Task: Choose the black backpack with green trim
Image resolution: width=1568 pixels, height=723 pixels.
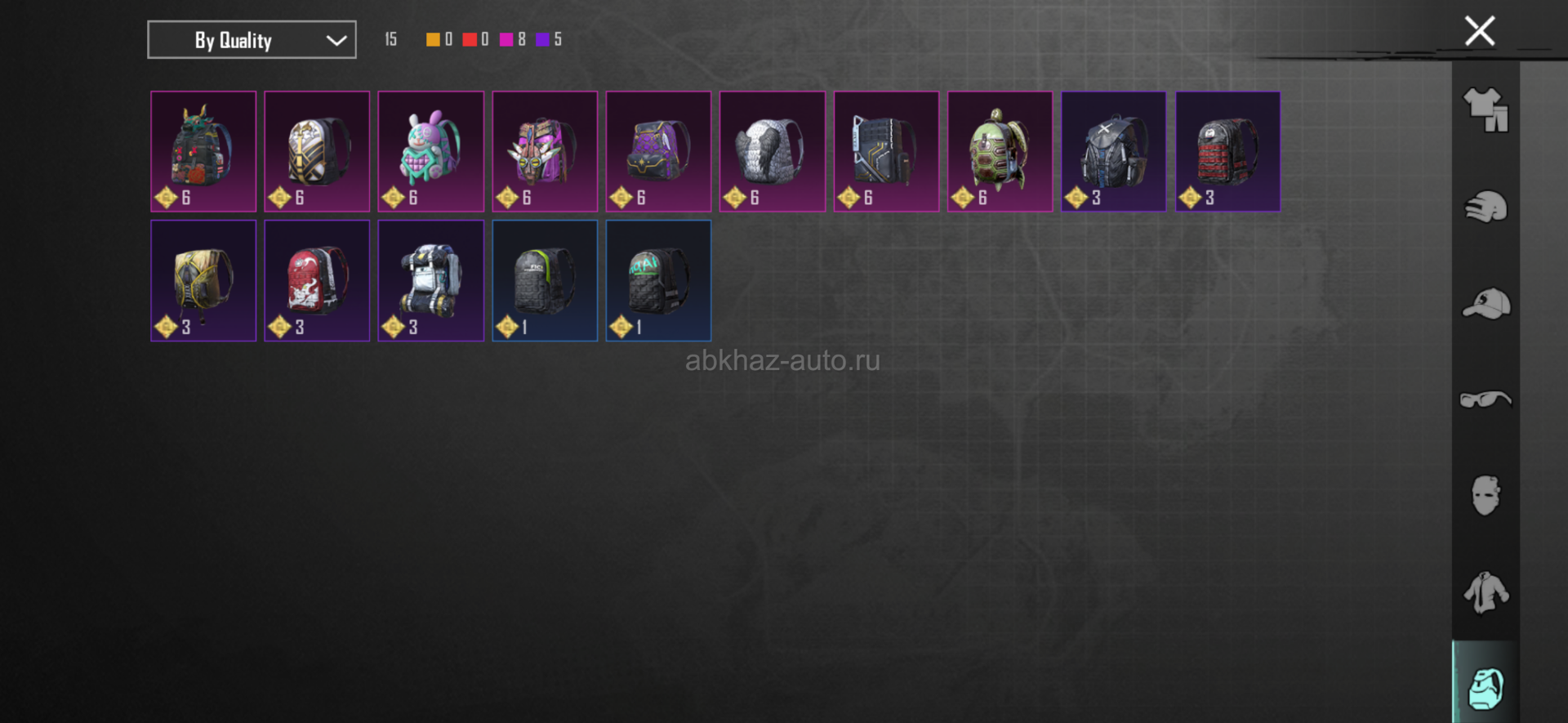Action: [x=545, y=280]
